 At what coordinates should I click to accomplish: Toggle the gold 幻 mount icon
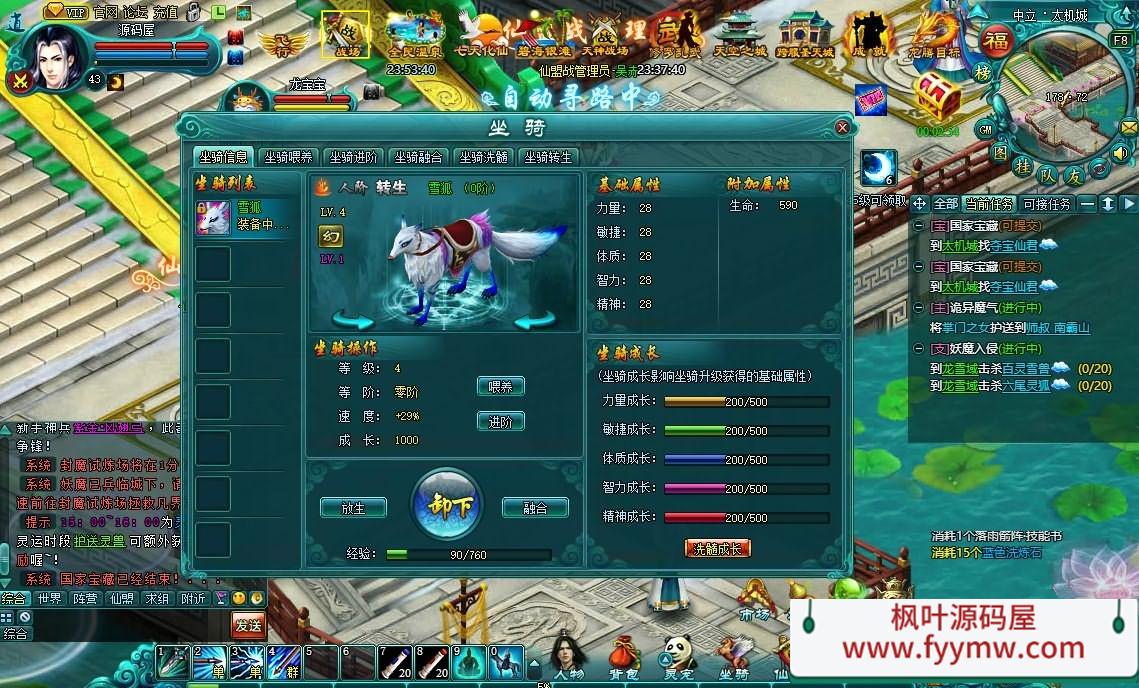click(x=330, y=236)
